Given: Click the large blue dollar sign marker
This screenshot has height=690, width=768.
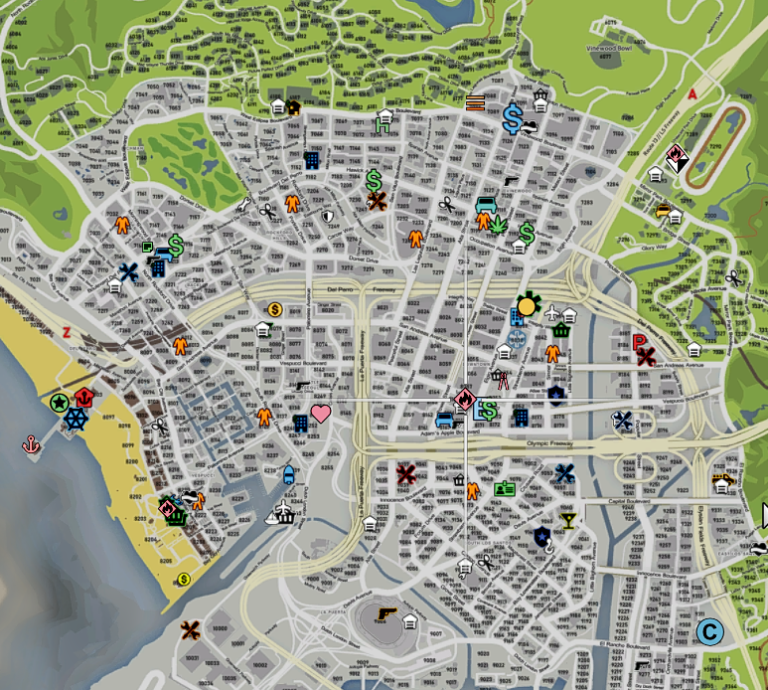Looking at the screenshot, I should tap(512, 120).
